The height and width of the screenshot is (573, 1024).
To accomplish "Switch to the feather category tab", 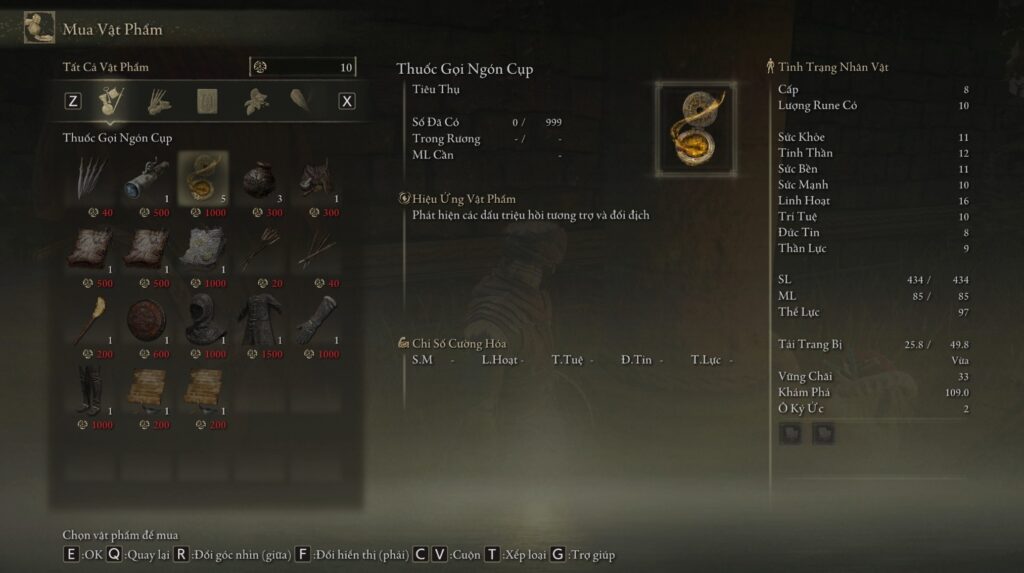I will 301,100.
